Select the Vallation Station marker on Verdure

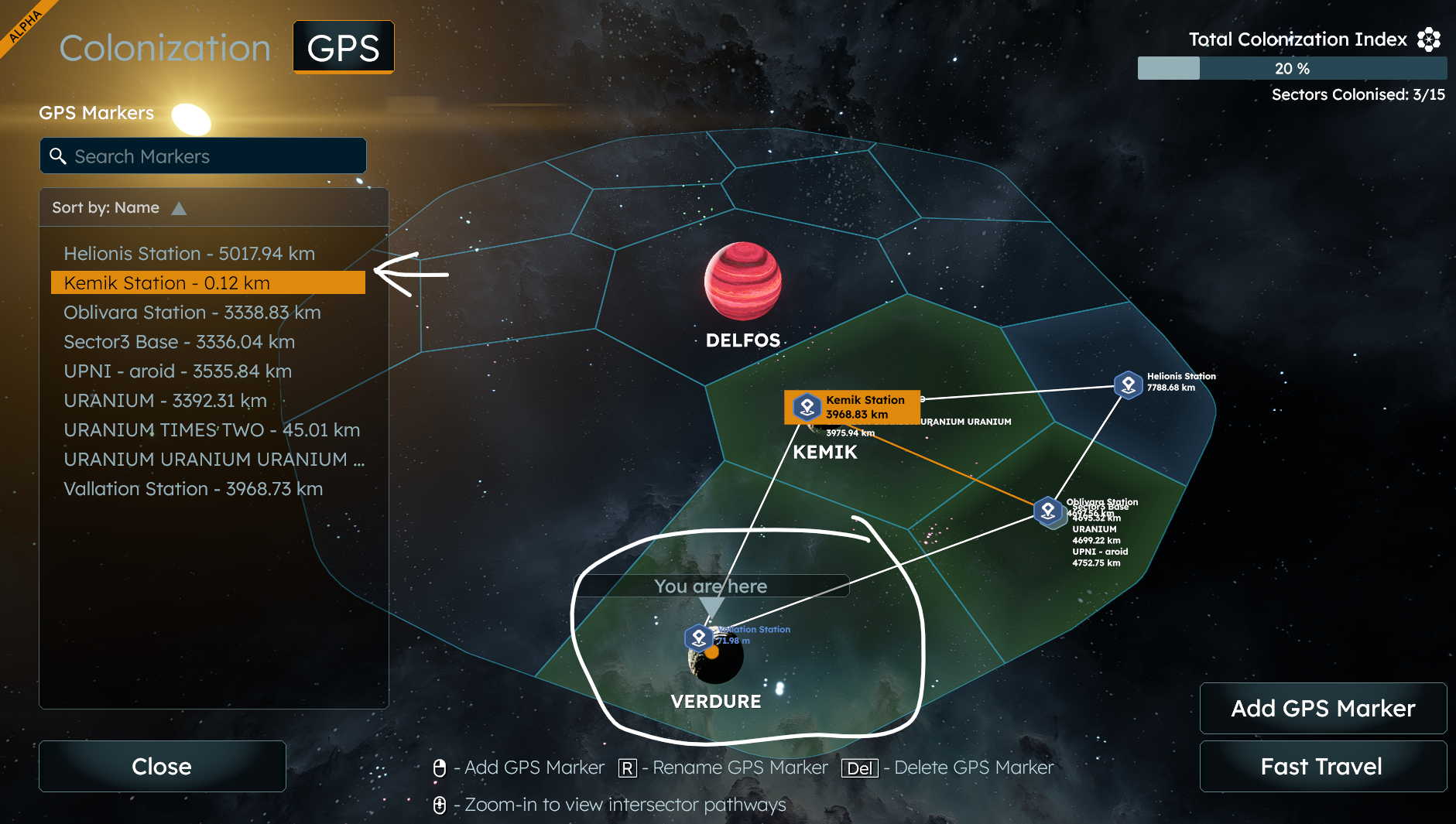(699, 638)
